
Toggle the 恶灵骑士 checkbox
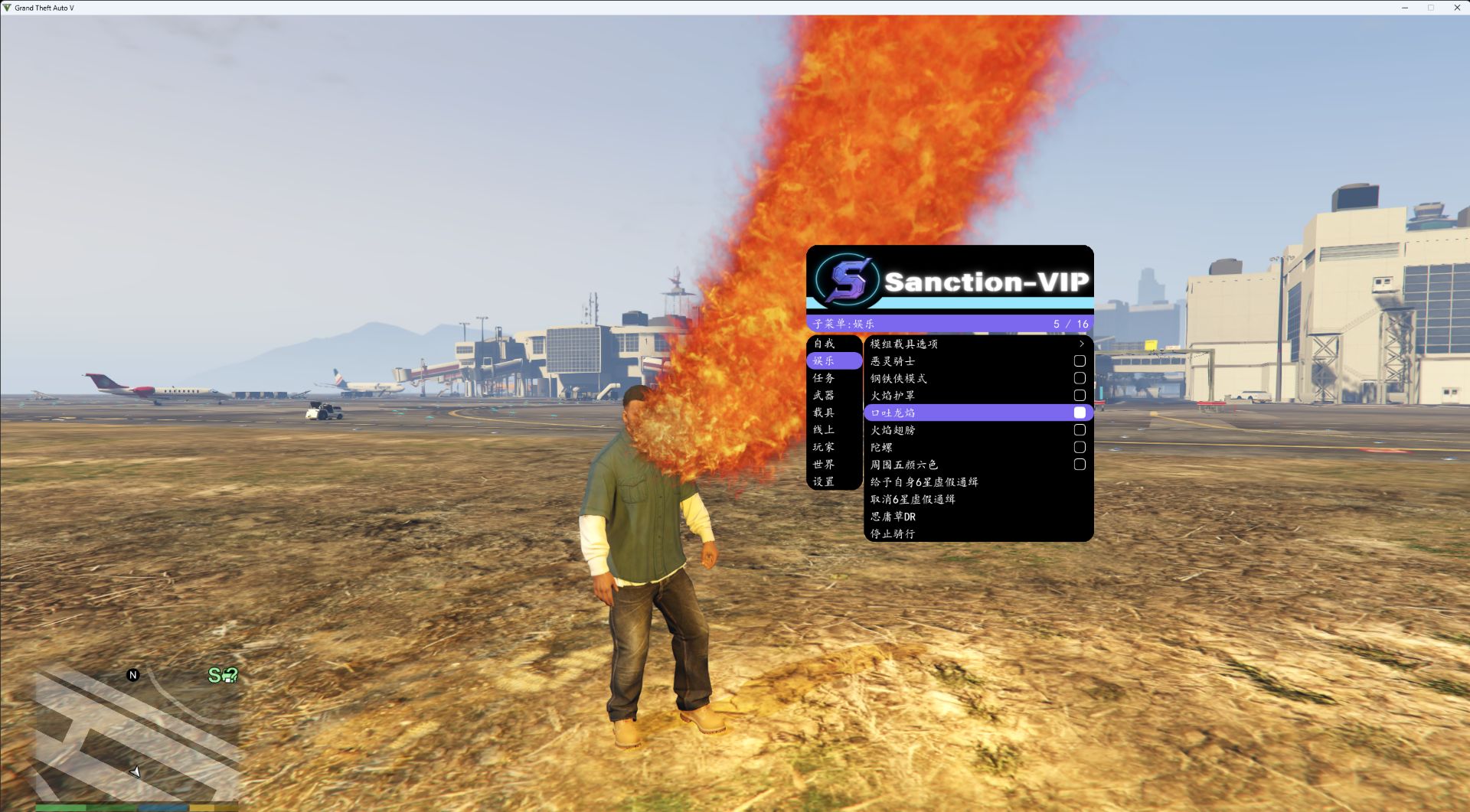1080,361
